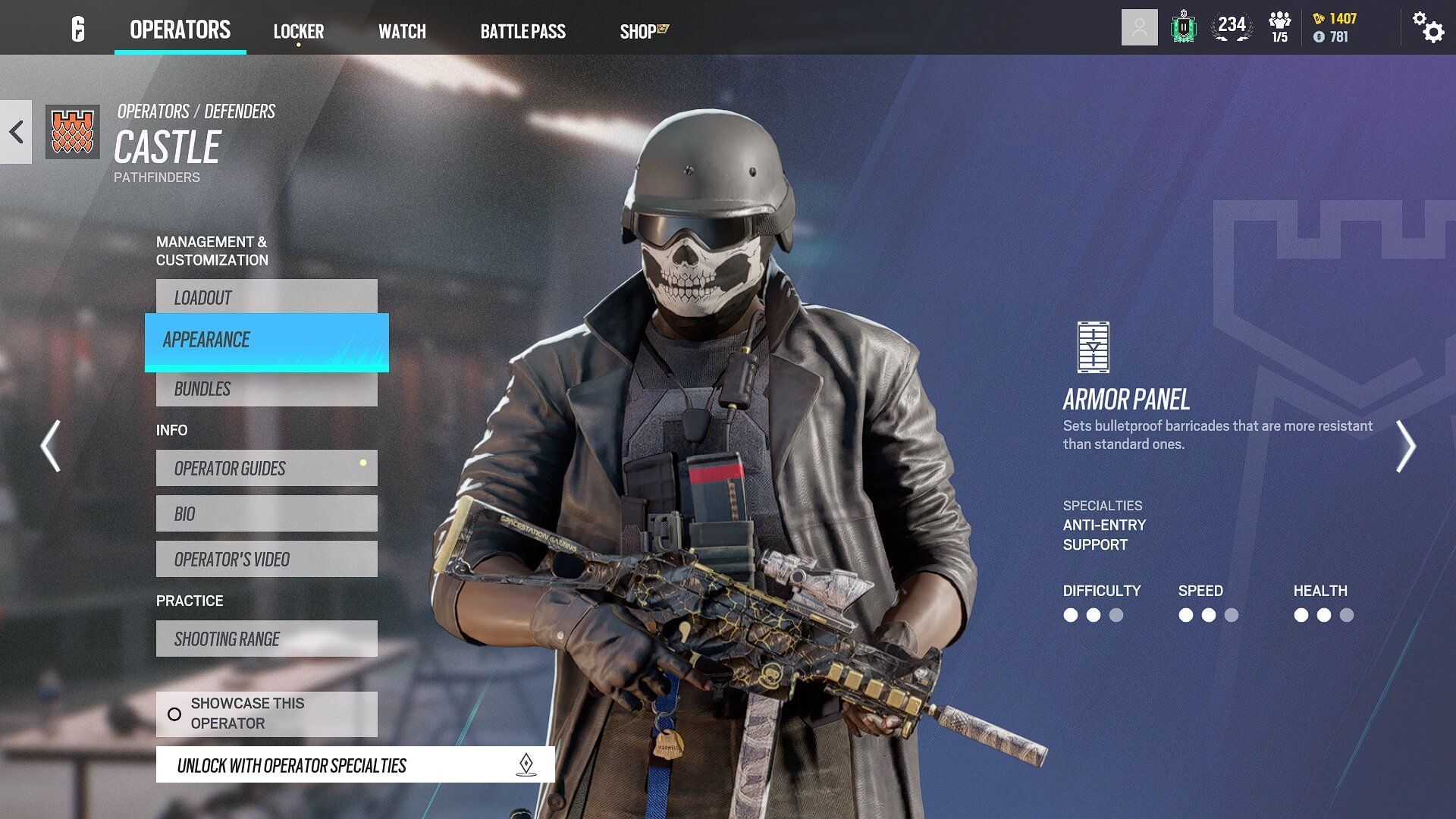Go back using the top-left arrow
This screenshot has height=819, width=1456.
tap(14, 133)
